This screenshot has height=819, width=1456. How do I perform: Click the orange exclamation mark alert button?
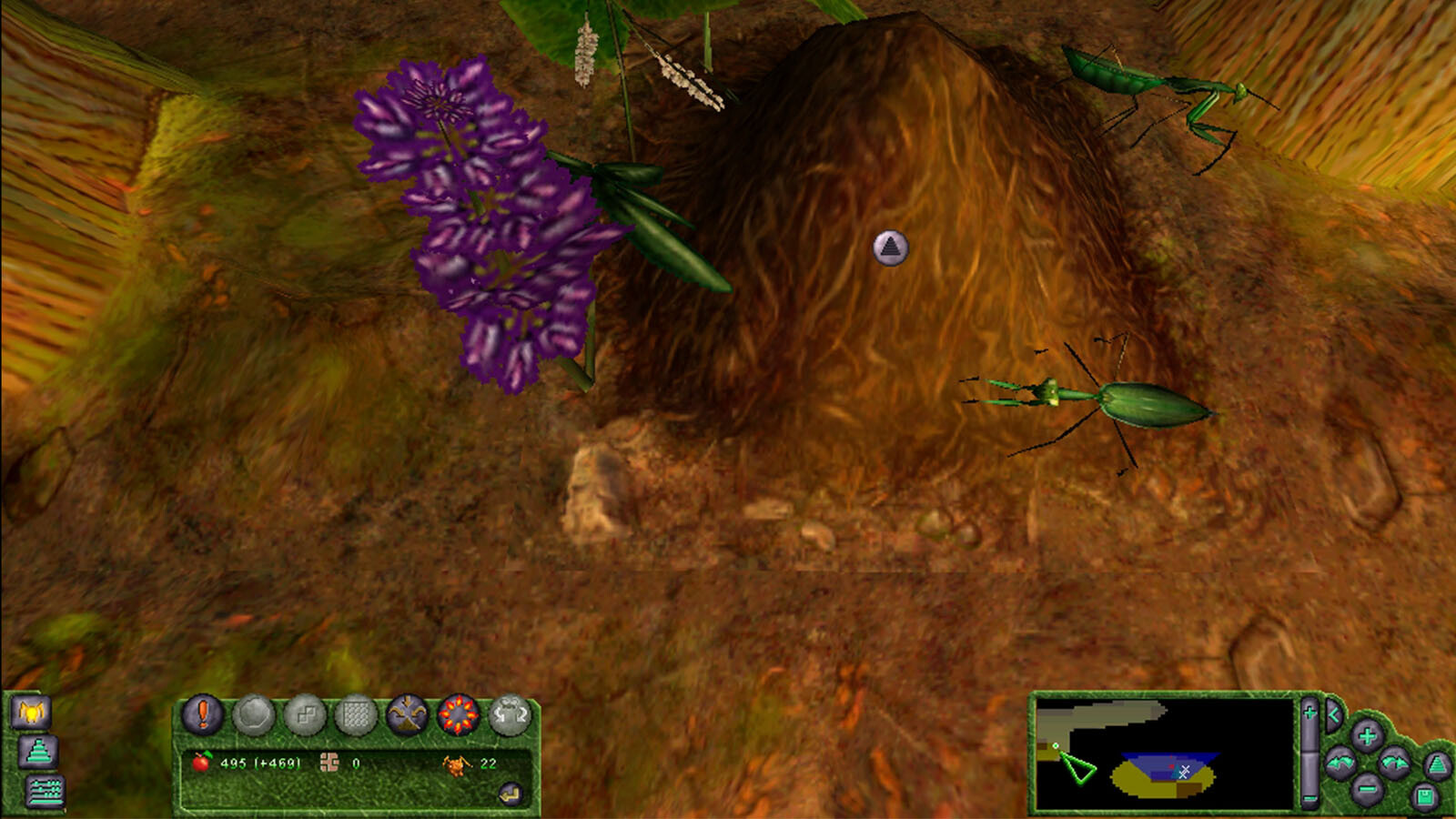pyautogui.click(x=203, y=714)
